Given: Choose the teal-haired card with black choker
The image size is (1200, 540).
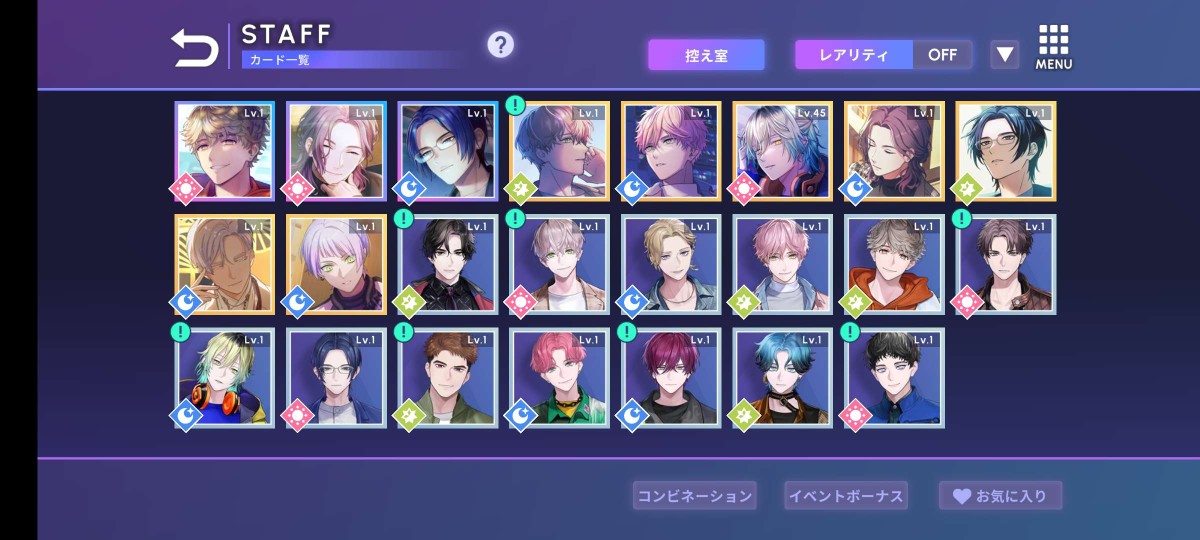Looking at the screenshot, I should click(782, 378).
